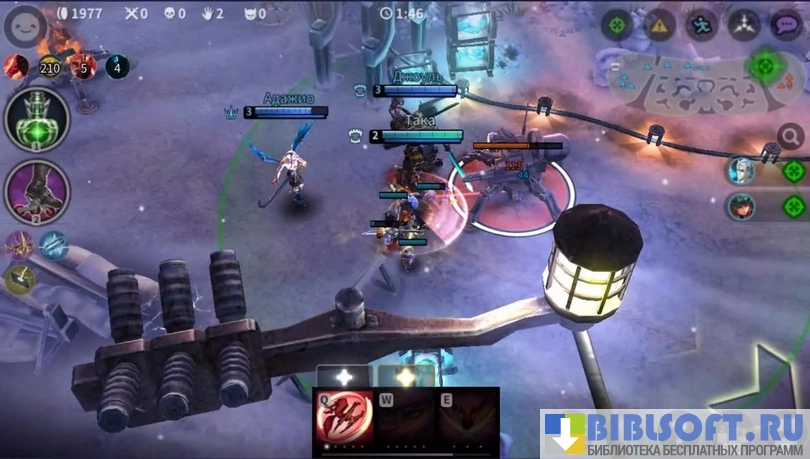Select the white-haired teammate portrait
The height and width of the screenshot is (459, 810).
[742, 171]
